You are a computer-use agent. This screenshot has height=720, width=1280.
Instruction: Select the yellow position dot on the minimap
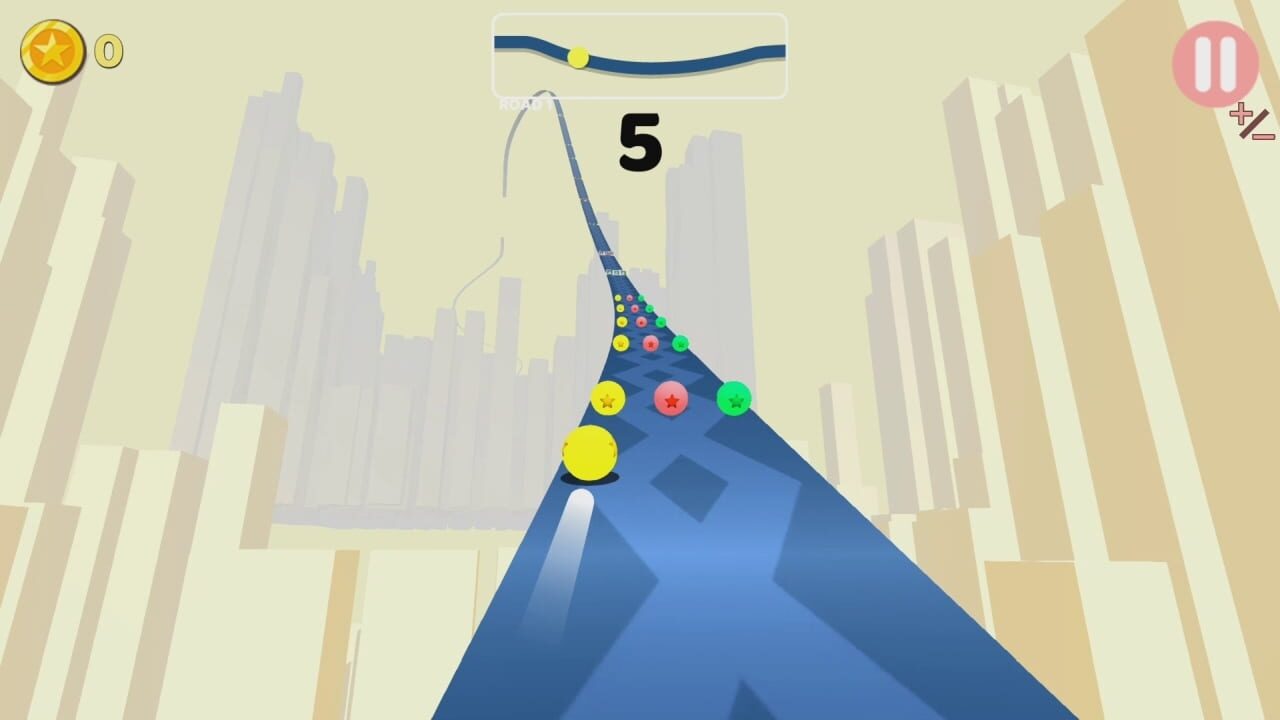[x=577, y=57]
